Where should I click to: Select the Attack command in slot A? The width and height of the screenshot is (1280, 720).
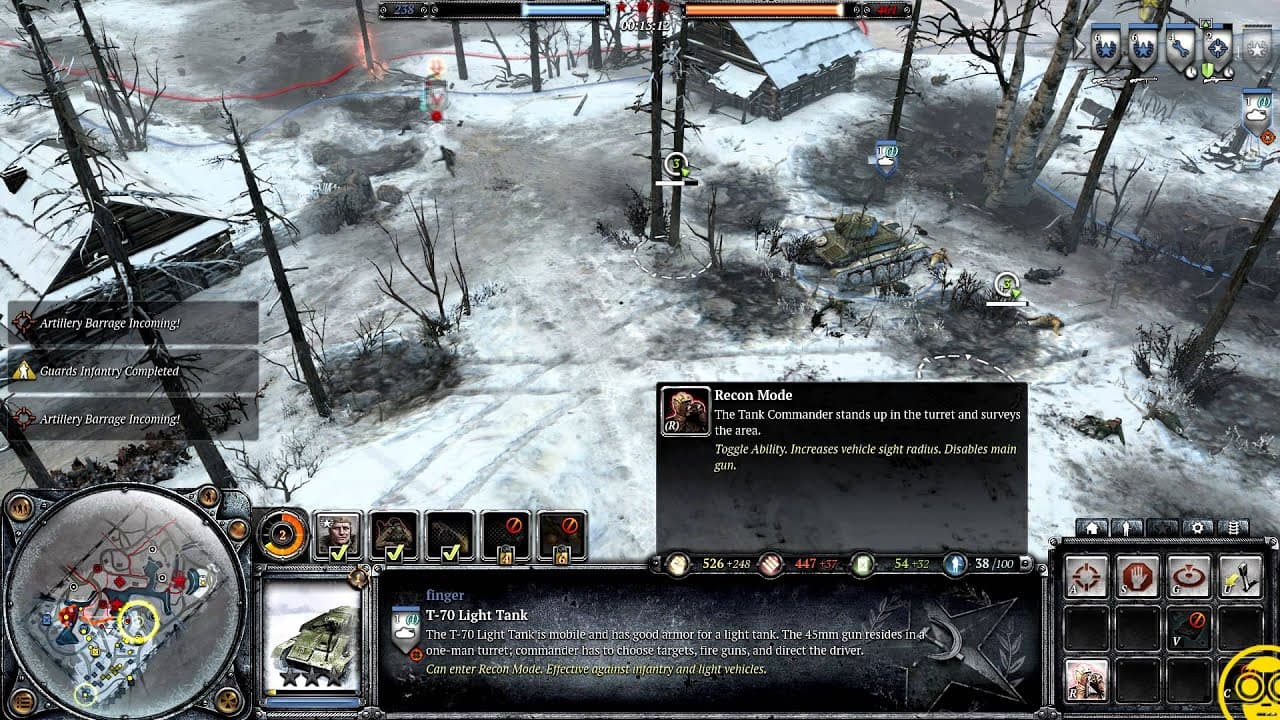[x=1085, y=575]
